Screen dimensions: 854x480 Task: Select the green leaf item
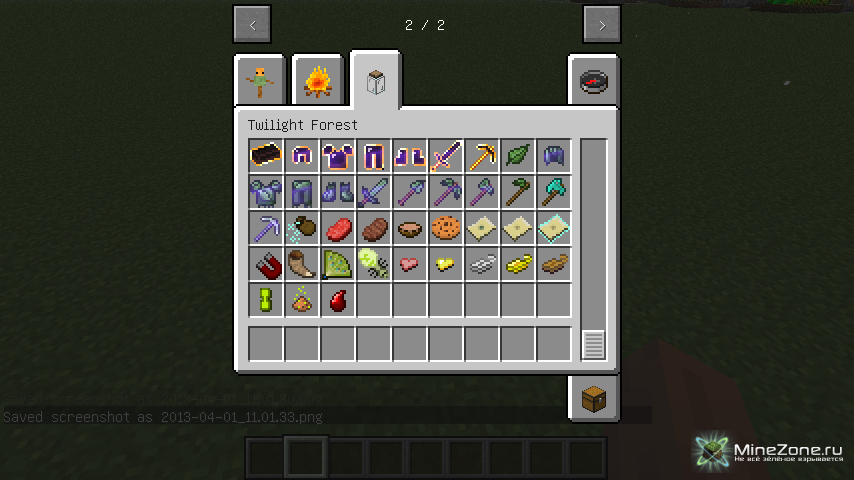point(518,156)
